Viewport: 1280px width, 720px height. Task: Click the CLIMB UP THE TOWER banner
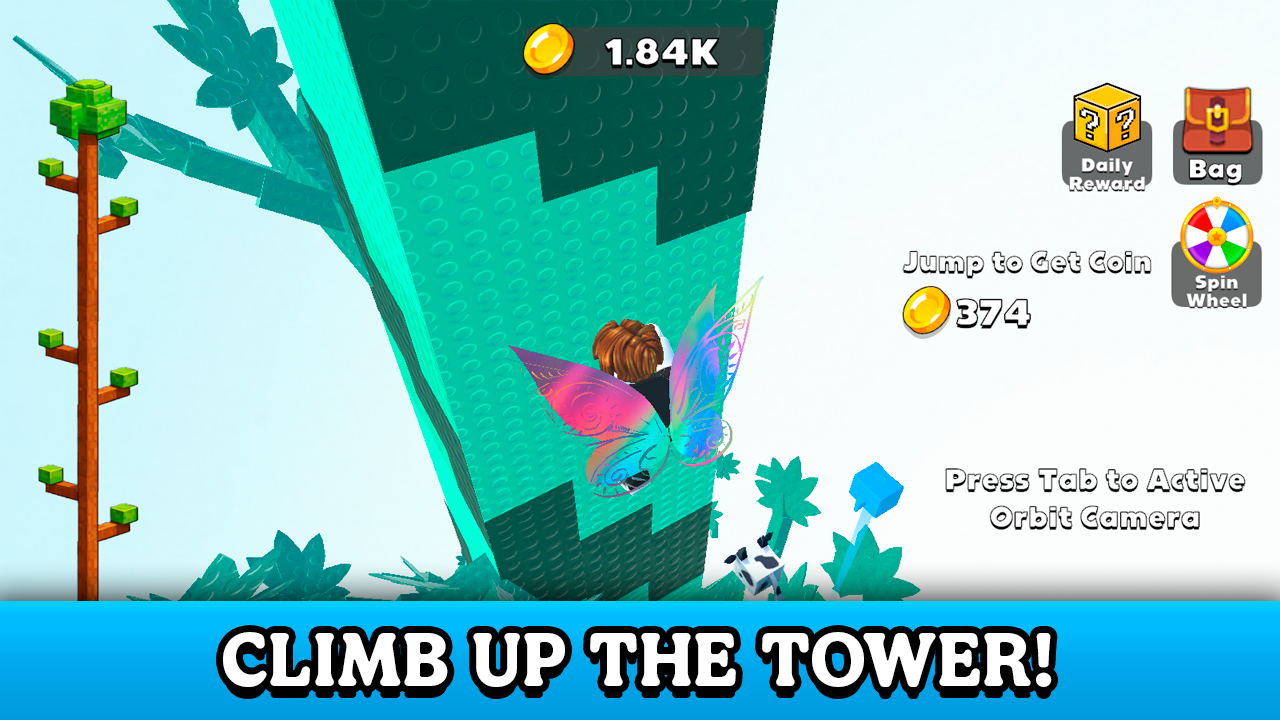click(x=640, y=659)
